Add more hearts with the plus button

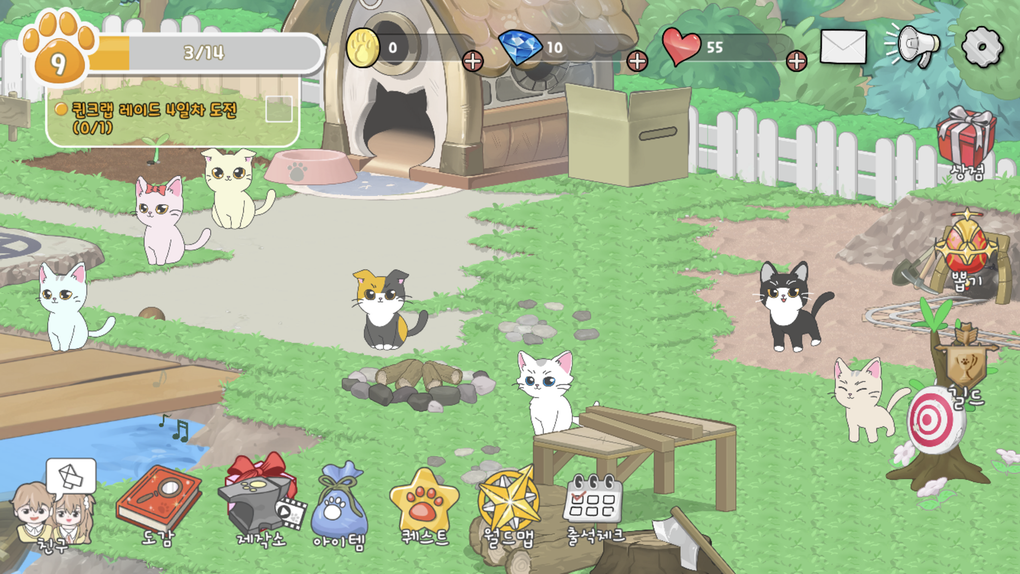pyautogui.click(x=796, y=61)
